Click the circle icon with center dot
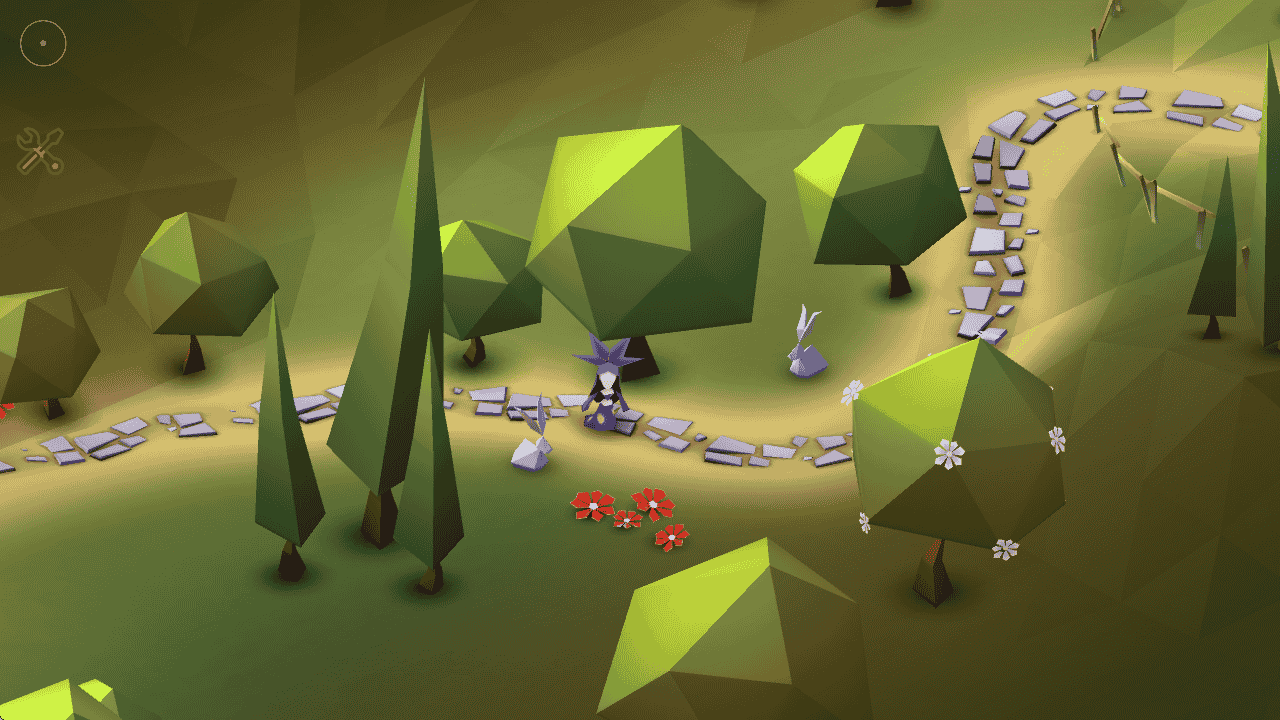The height and width of the screenshot is (720, 1280). [43, 43]
